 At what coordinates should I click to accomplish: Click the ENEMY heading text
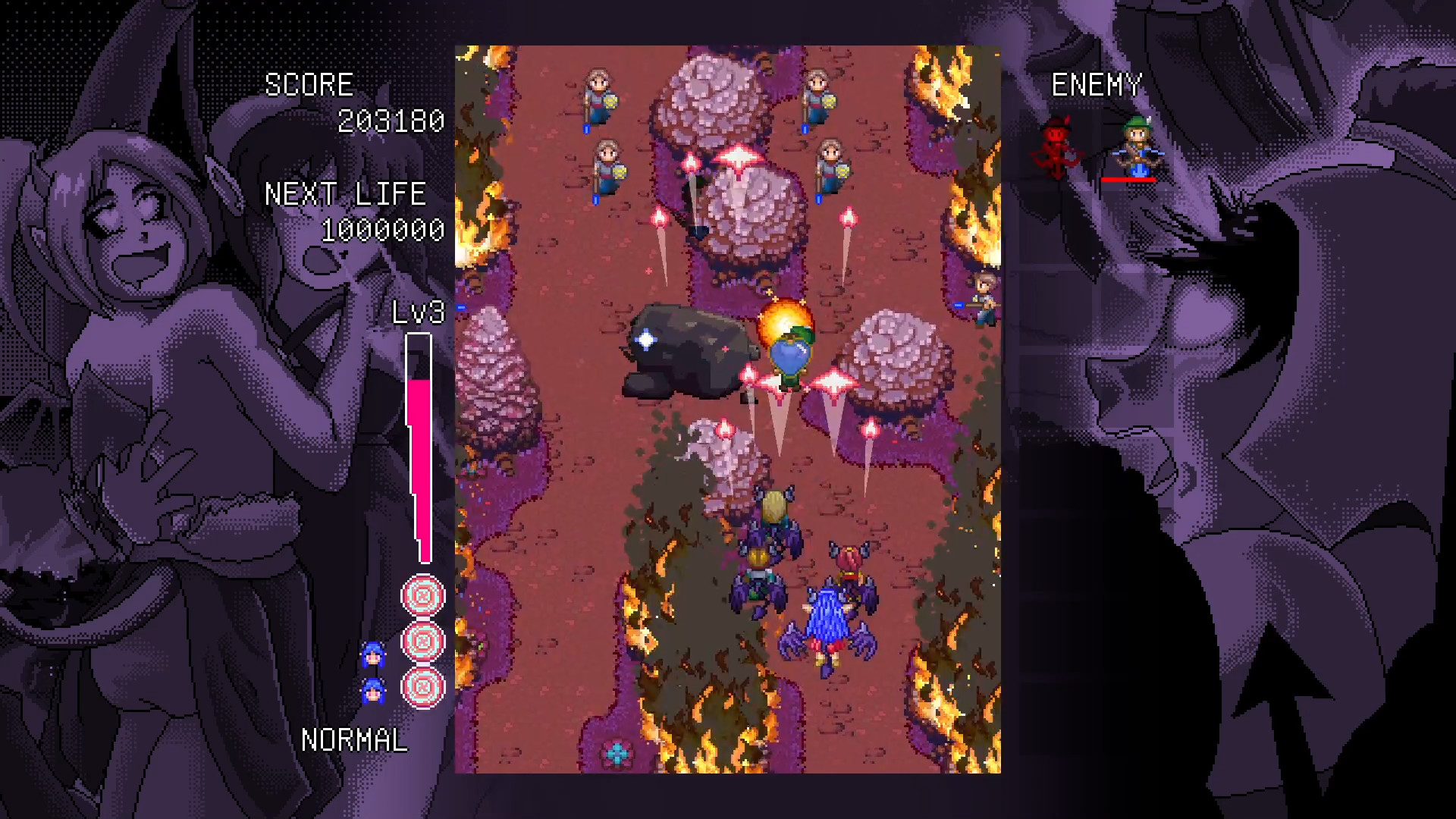point(1097,85)
